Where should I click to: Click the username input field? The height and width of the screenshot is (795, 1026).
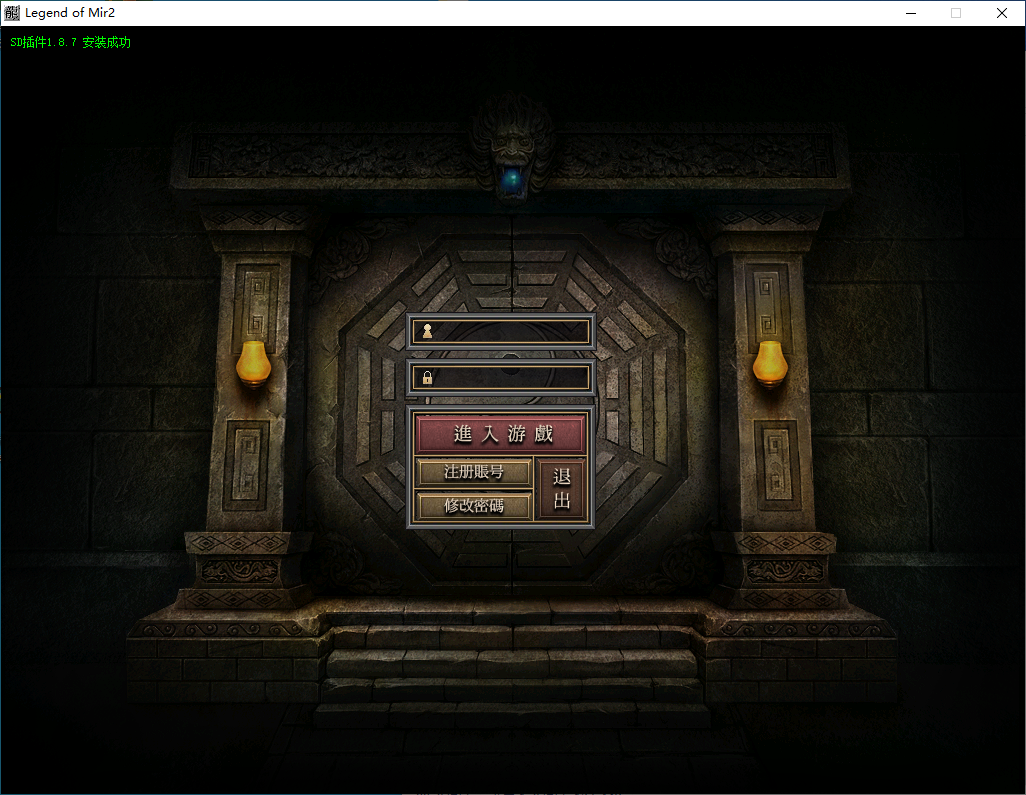[x=510, y=331]
